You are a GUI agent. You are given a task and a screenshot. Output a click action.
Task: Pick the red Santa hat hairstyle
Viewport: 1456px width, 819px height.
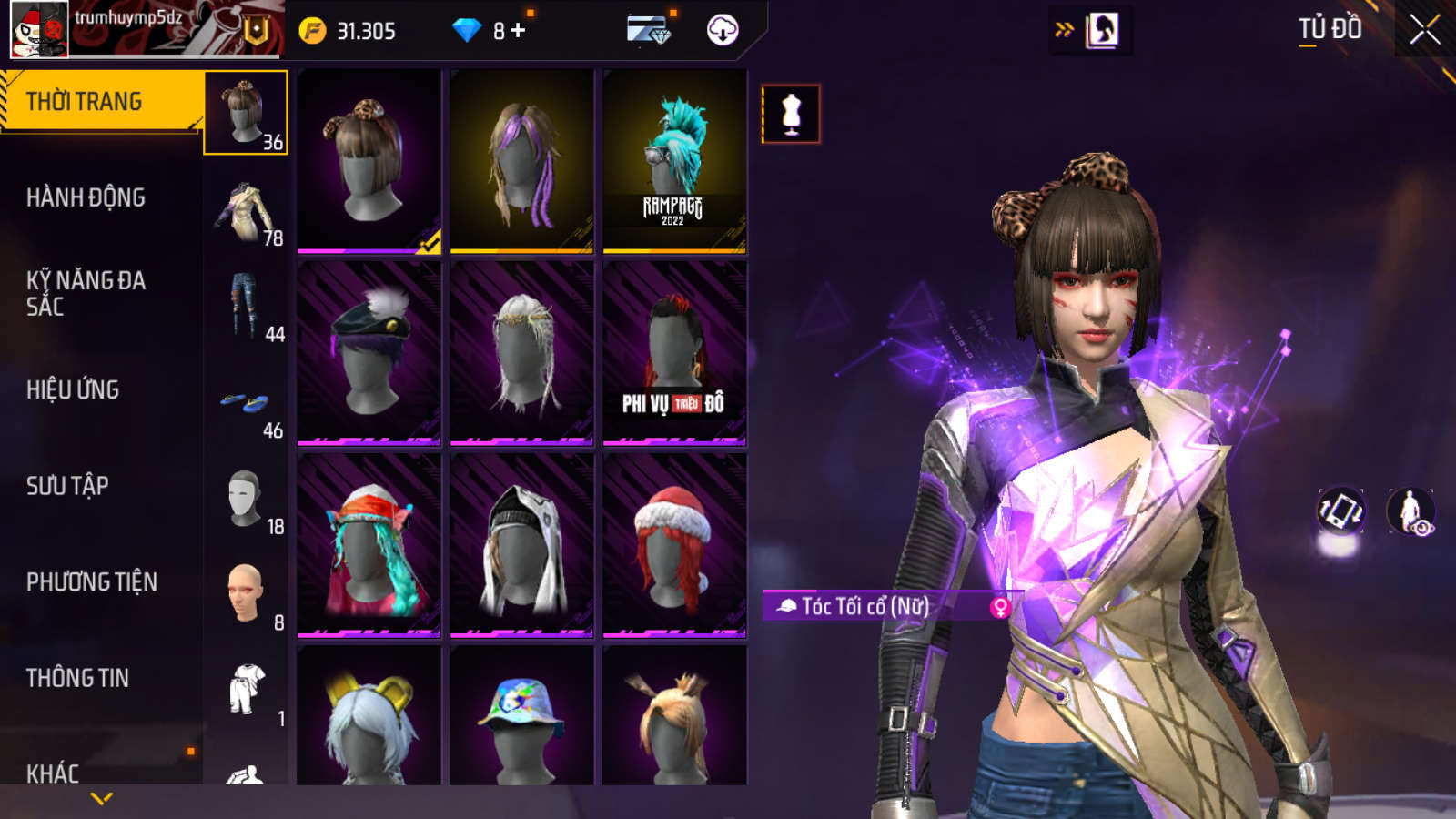pos(674,545)
